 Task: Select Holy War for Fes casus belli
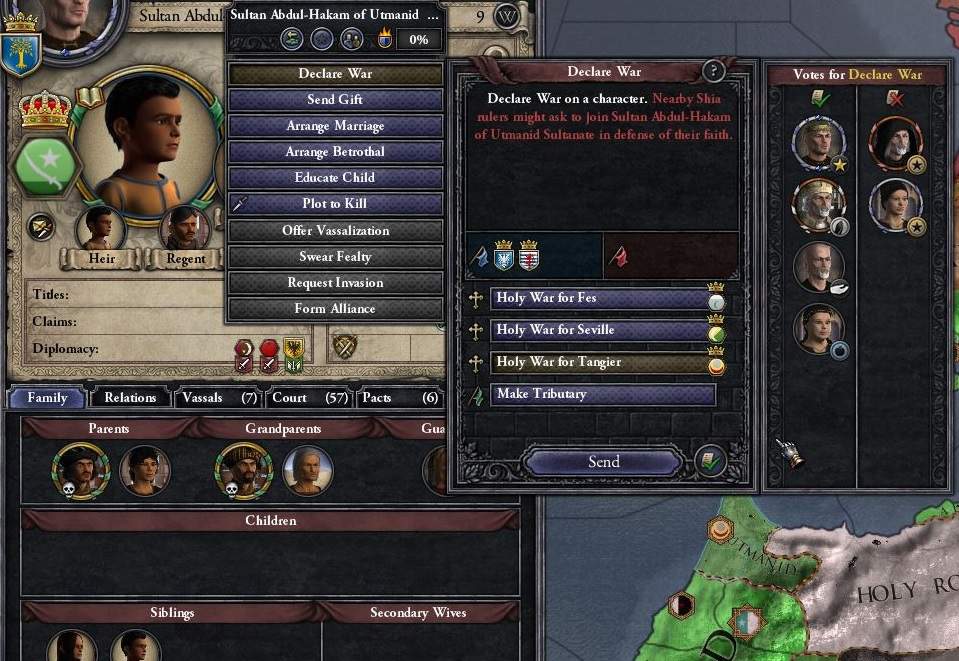point(600,298)
